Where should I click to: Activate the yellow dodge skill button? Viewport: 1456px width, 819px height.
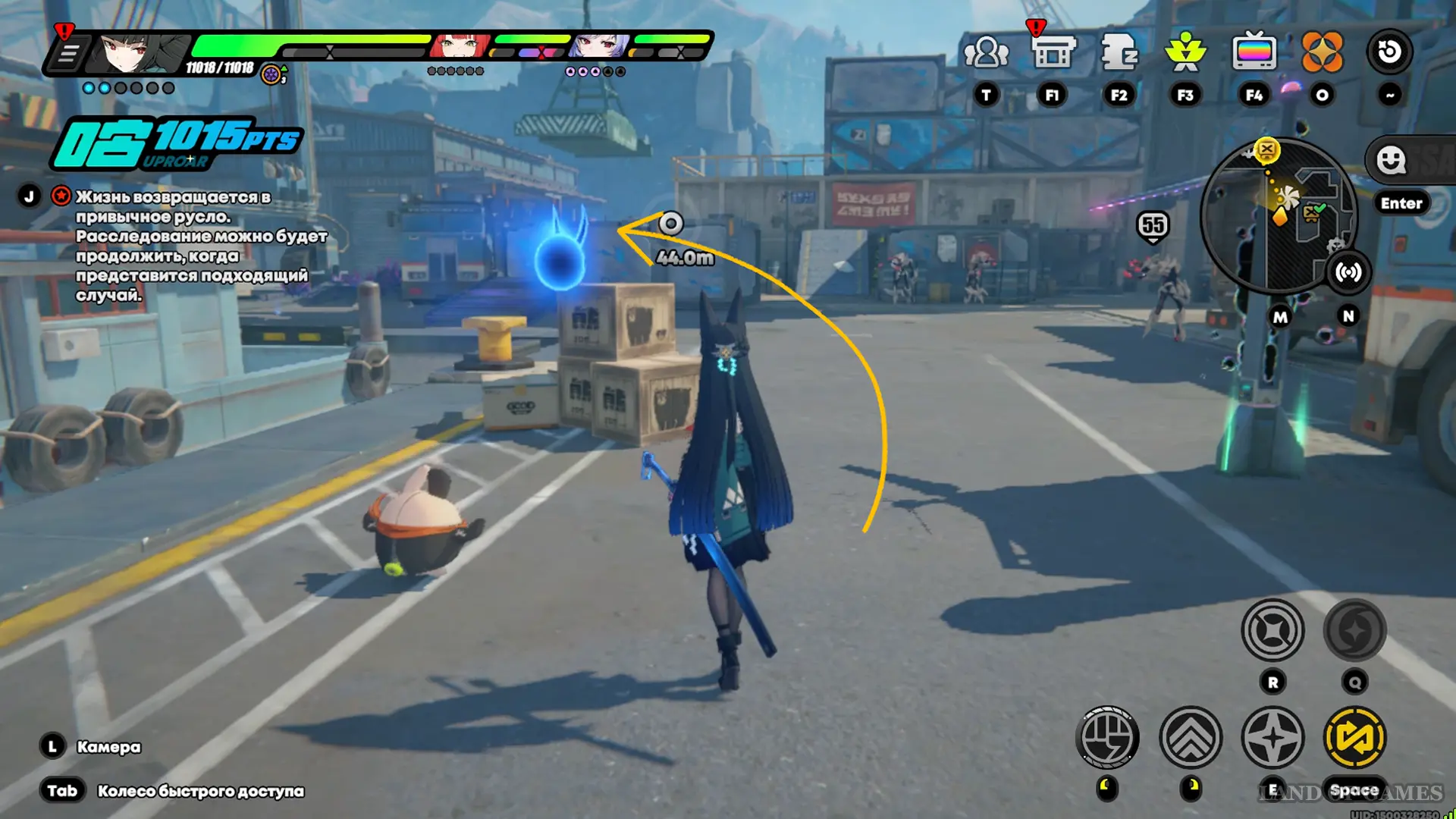pyautogui.click(x=1354, y=737)
